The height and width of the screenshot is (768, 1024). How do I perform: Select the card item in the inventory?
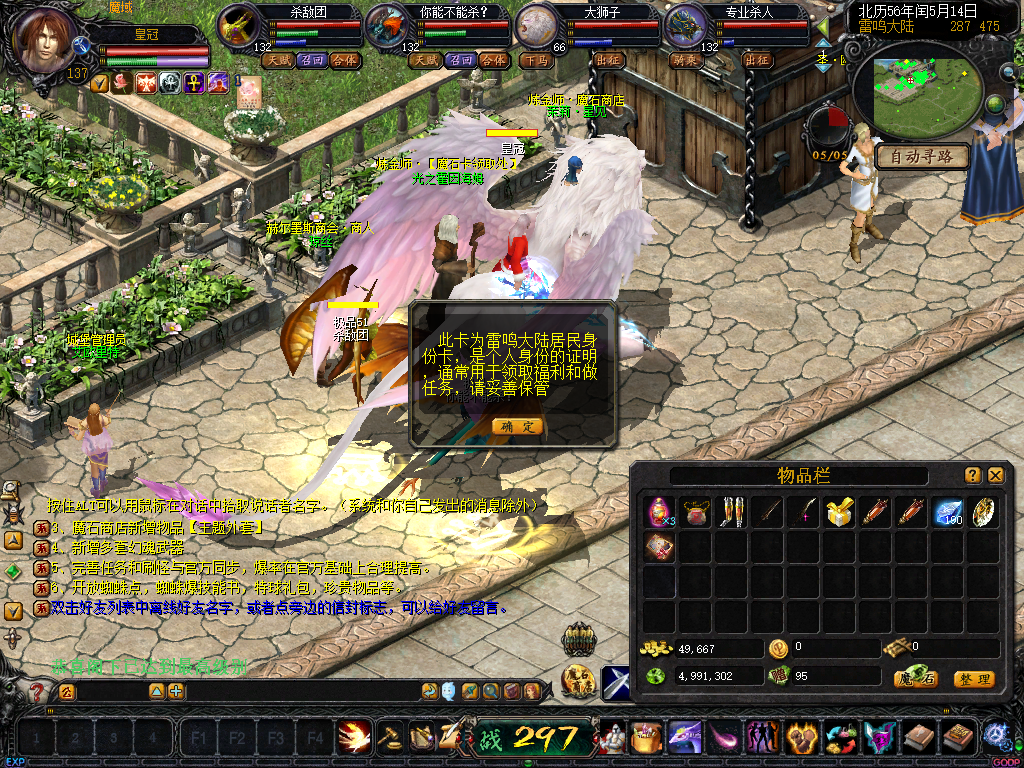[660, 546]
